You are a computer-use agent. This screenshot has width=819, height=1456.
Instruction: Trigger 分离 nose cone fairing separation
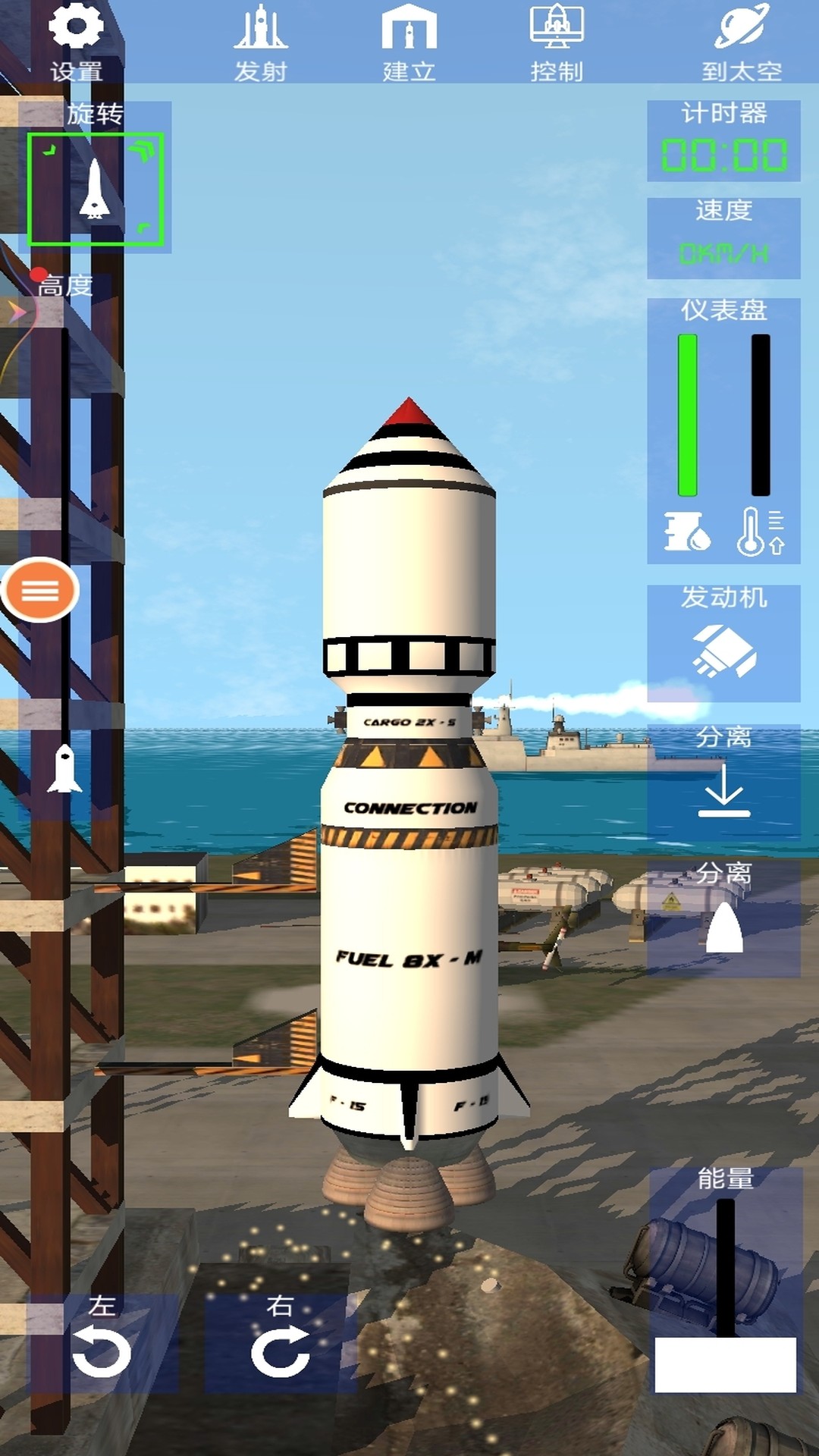[723, 919]
